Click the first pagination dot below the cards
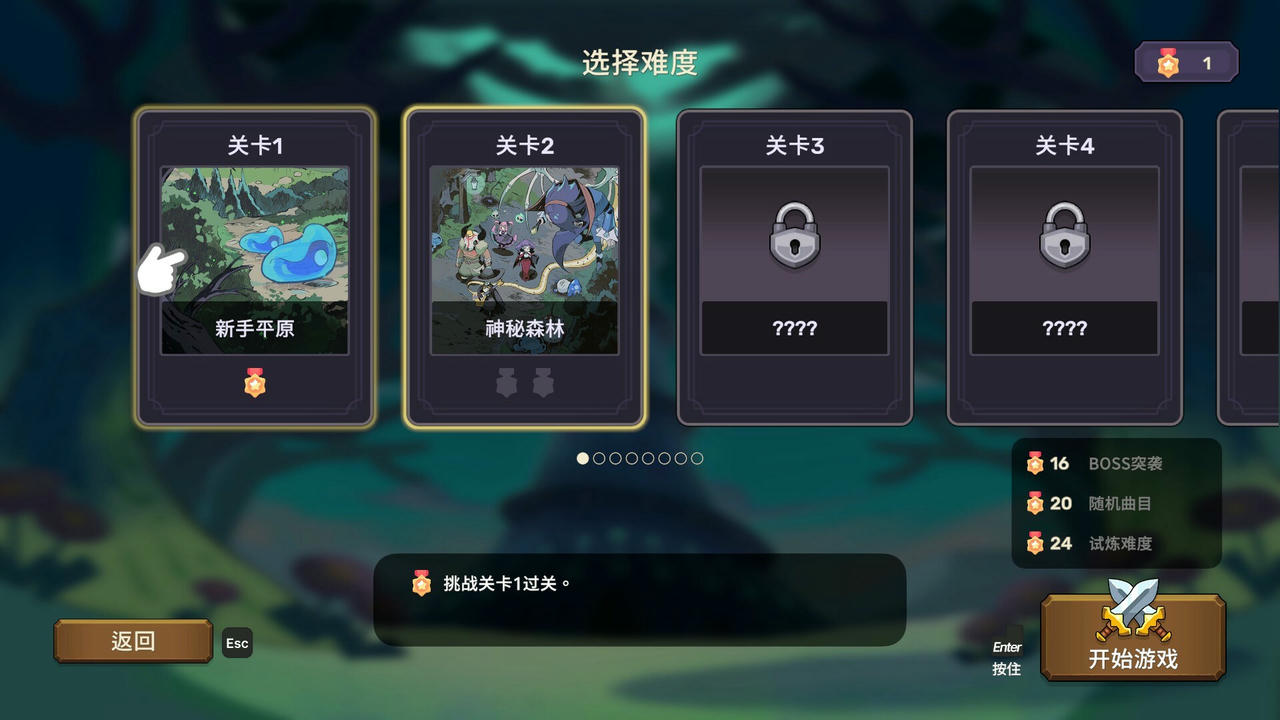This screenshot has height=720, width=1280. point(581,459)
